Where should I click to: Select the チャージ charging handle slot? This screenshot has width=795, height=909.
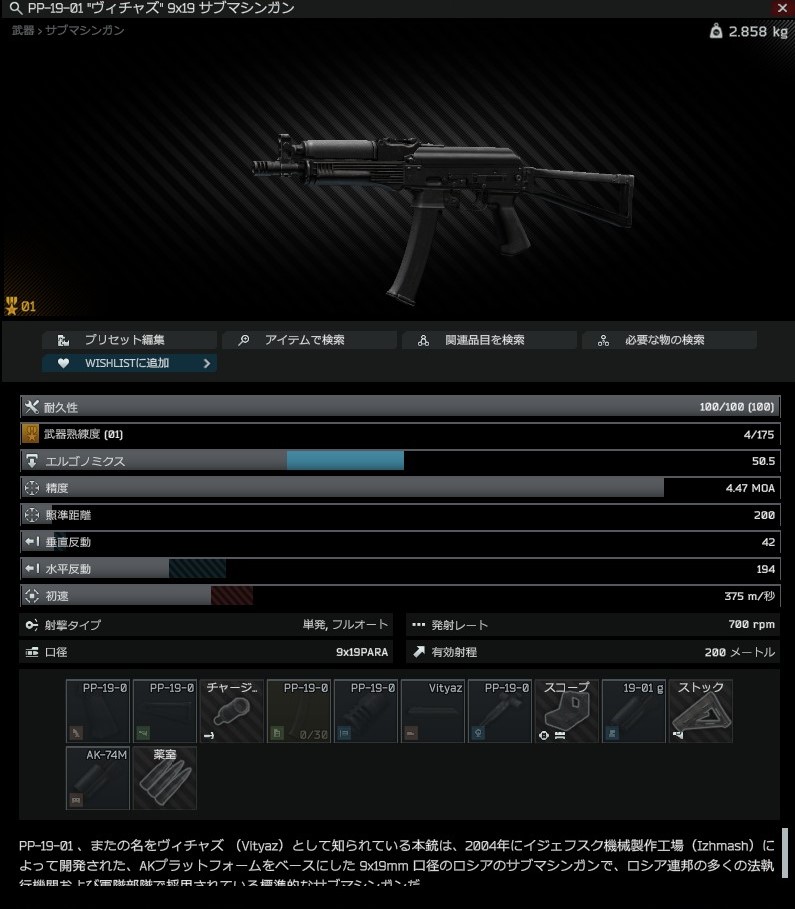point(232,711)
